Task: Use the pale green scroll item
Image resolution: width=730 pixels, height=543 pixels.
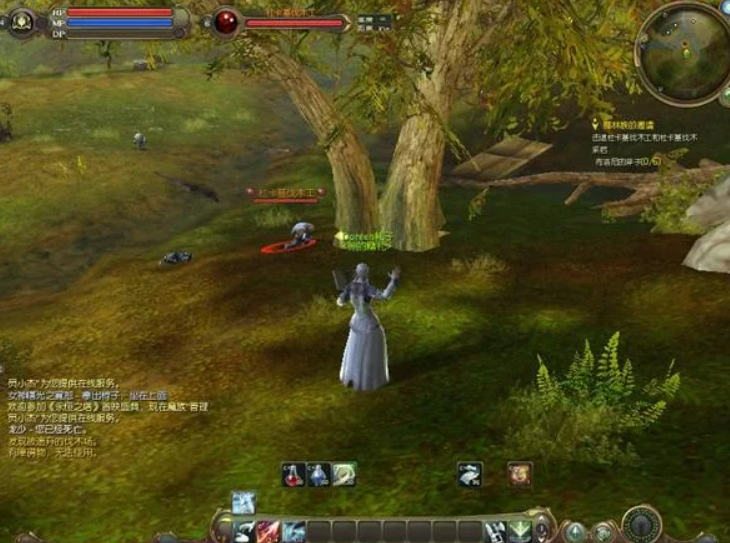Action: click(x=344, y=474)
